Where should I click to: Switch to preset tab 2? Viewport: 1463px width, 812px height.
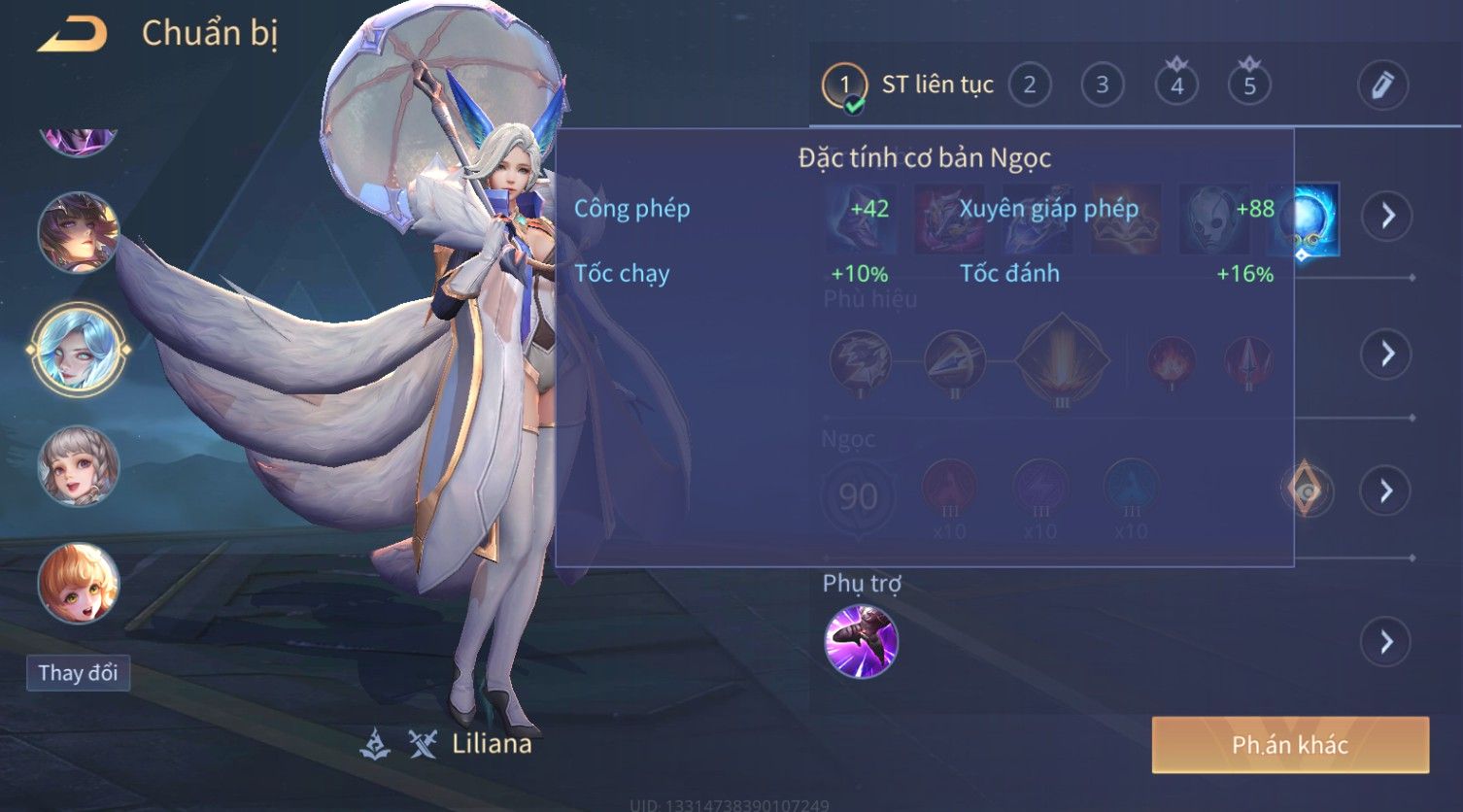point(1030,85)
